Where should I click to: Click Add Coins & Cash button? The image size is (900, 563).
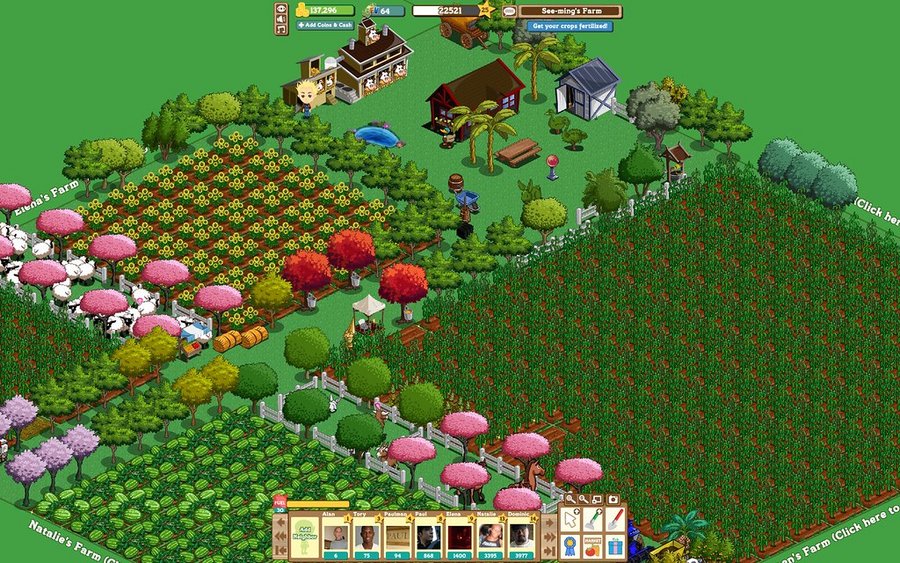pos(325,25)
